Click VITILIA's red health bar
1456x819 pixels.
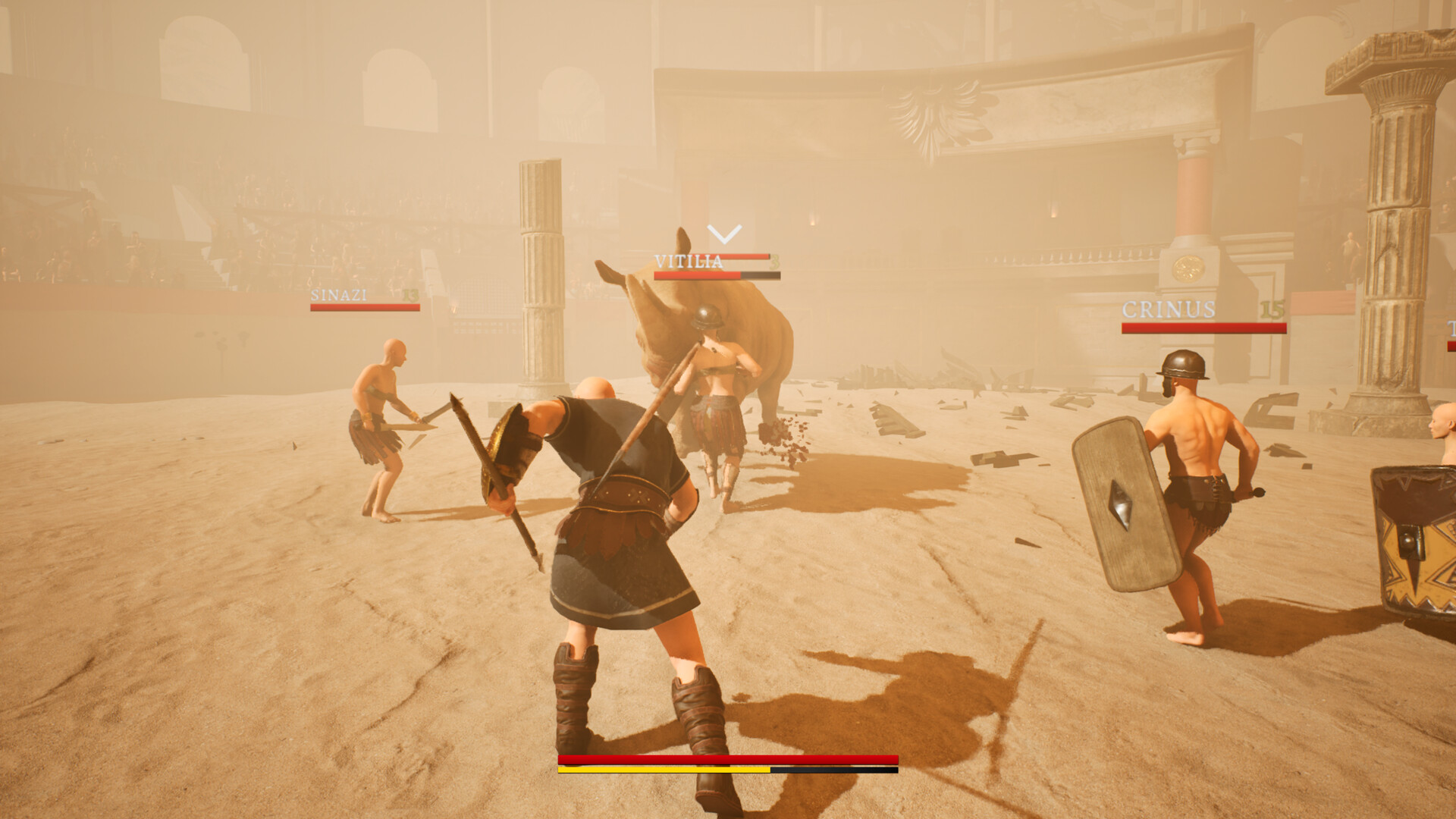(698, 275)
